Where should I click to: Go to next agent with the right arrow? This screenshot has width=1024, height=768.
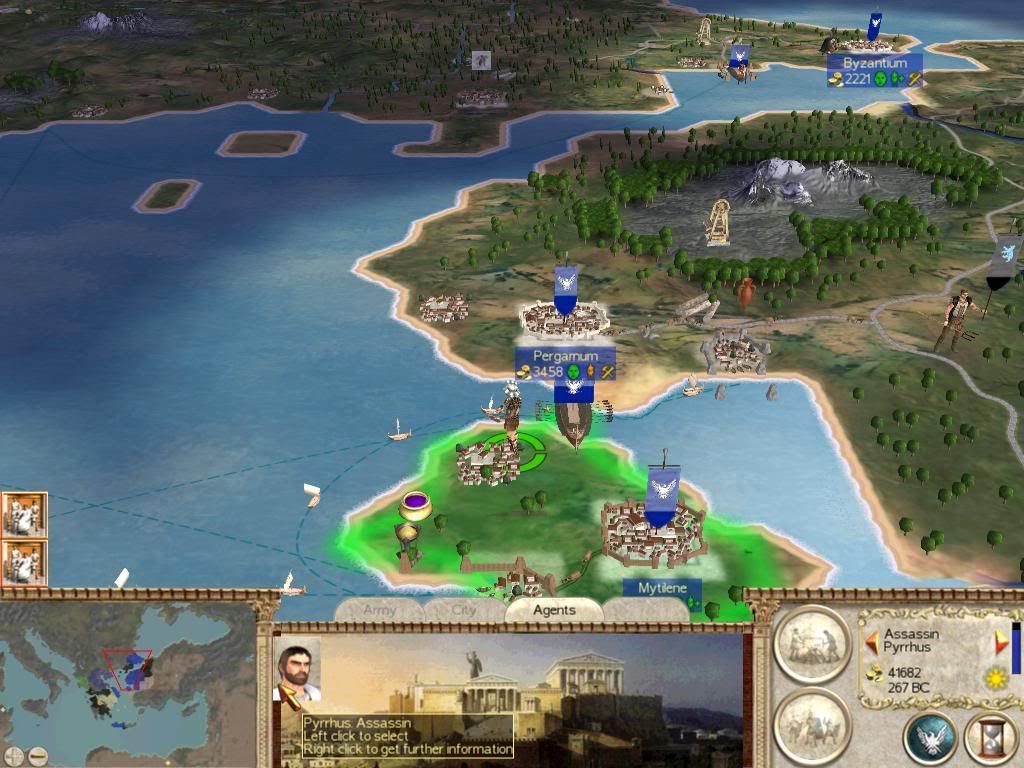[1001, 643]
